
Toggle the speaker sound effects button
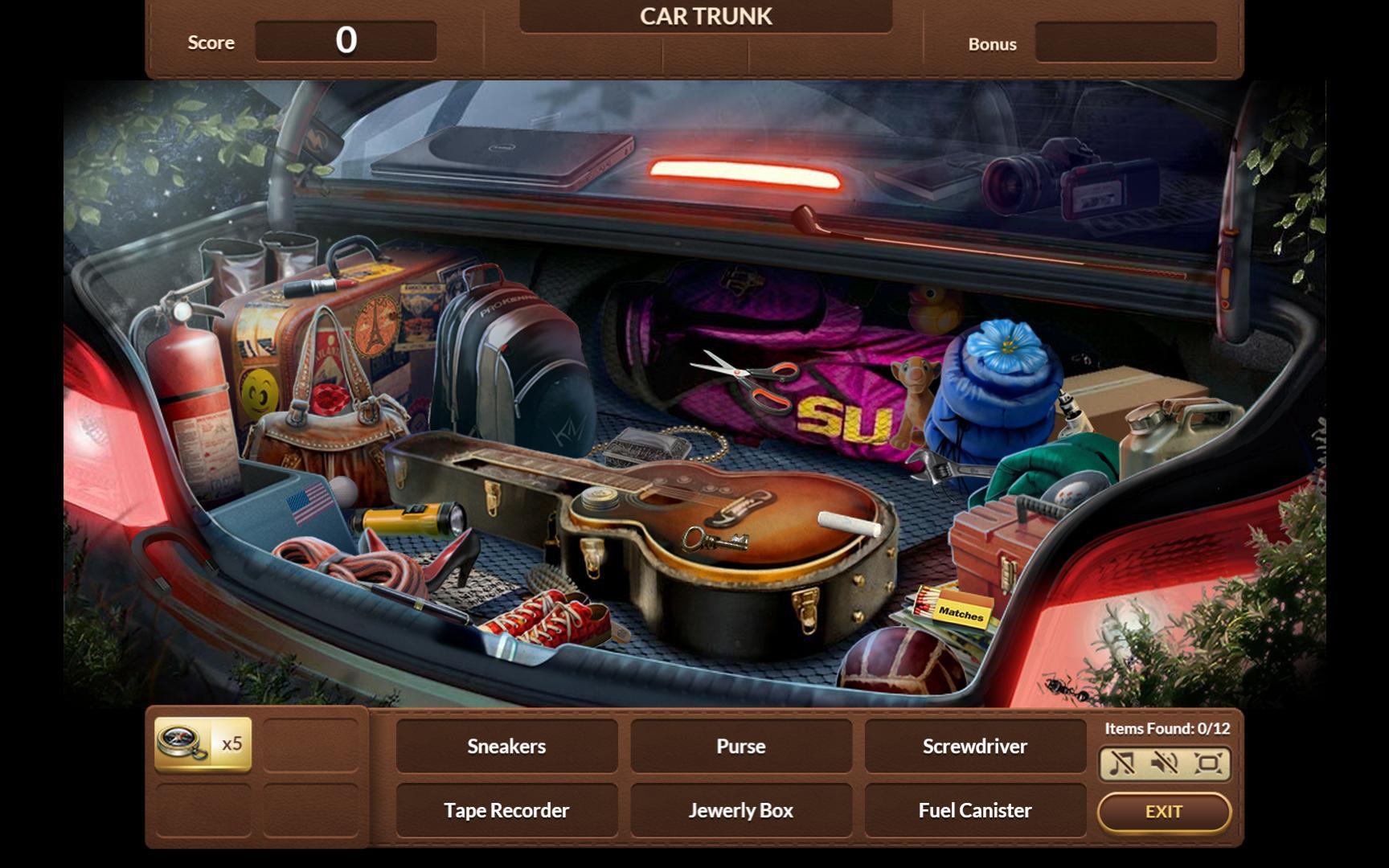point(1164,763)
